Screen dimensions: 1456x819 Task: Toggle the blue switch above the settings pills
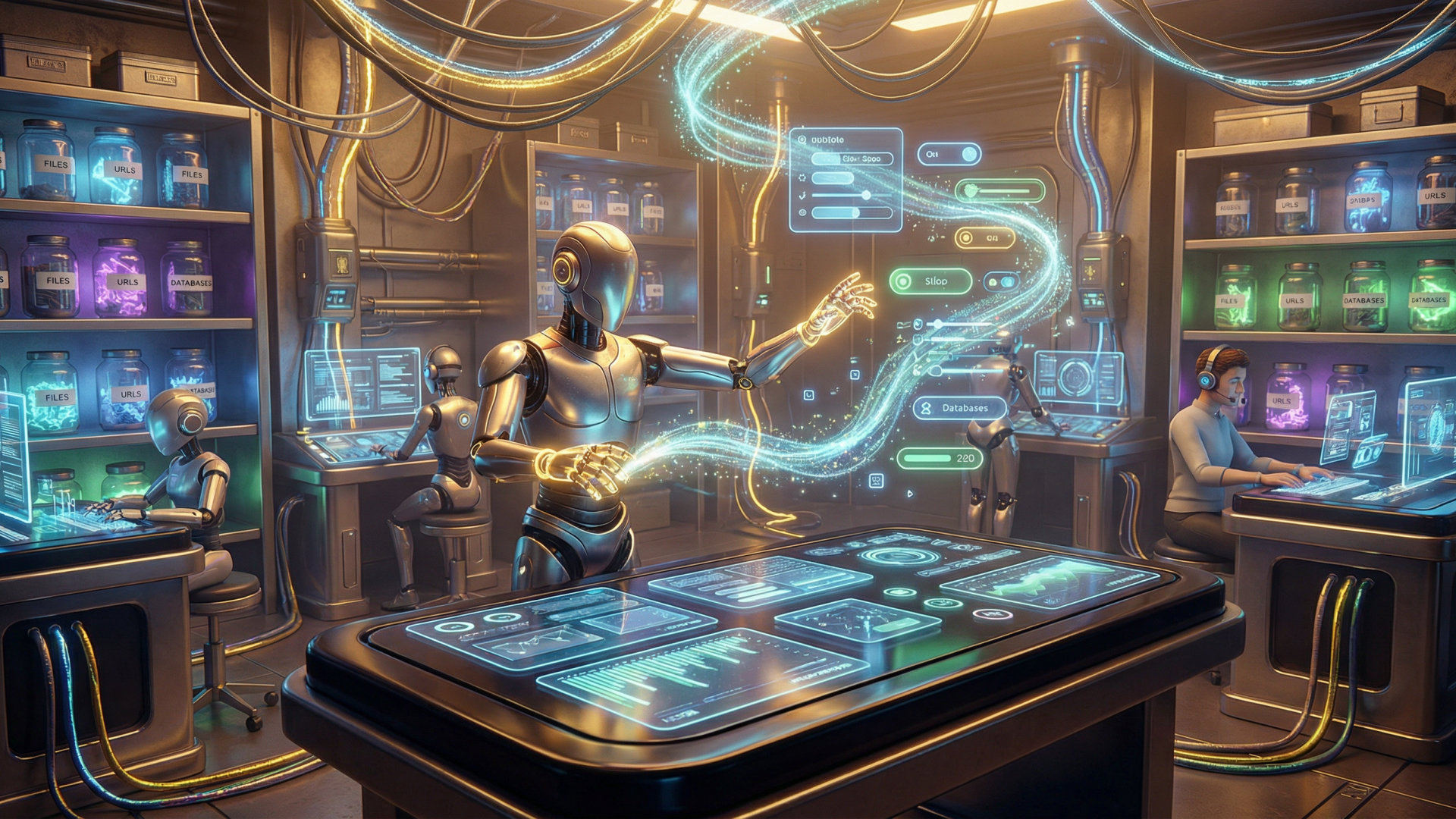coord(949,155)
